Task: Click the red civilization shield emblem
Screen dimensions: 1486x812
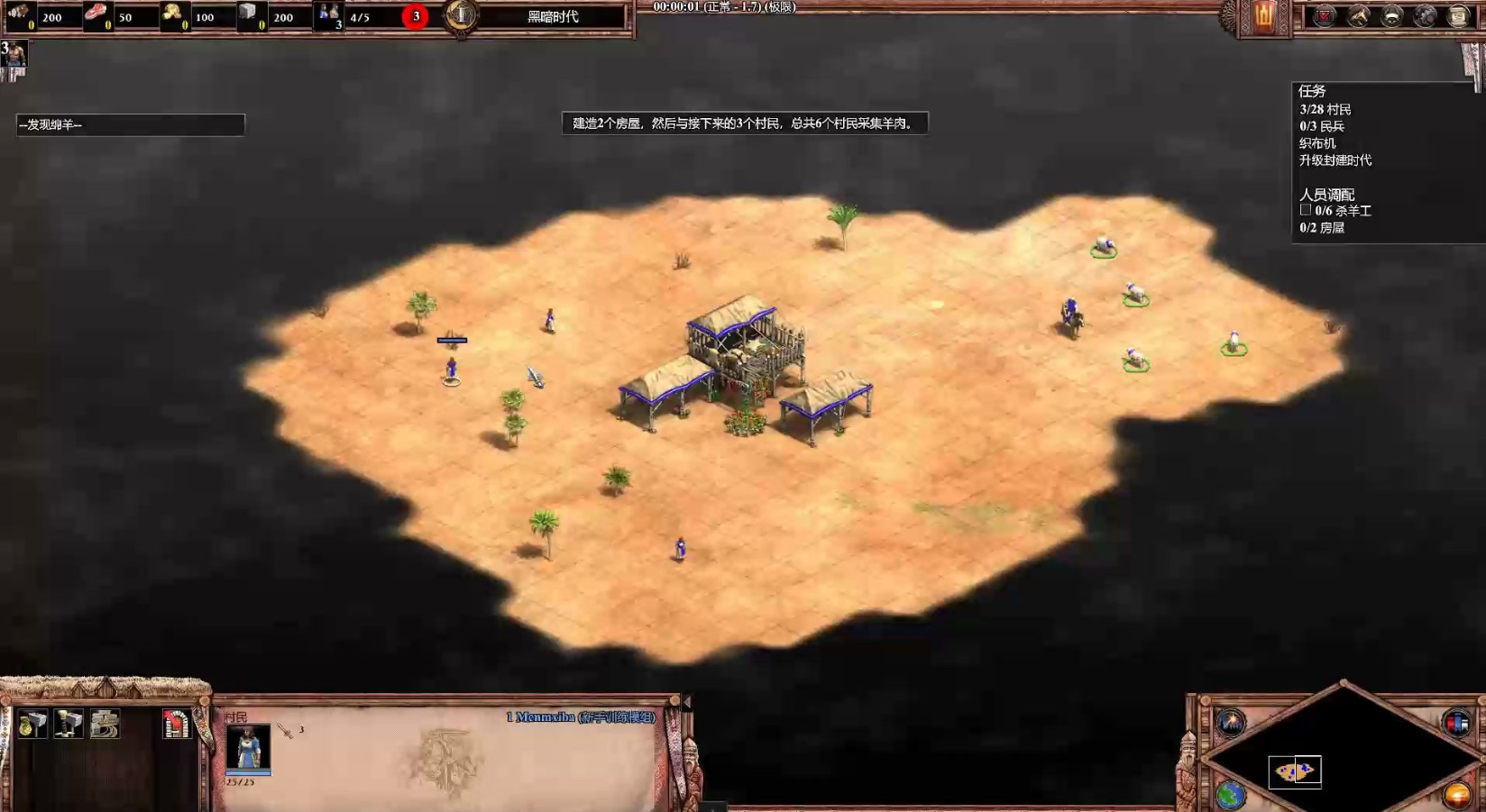Action: click(1263, 16)
